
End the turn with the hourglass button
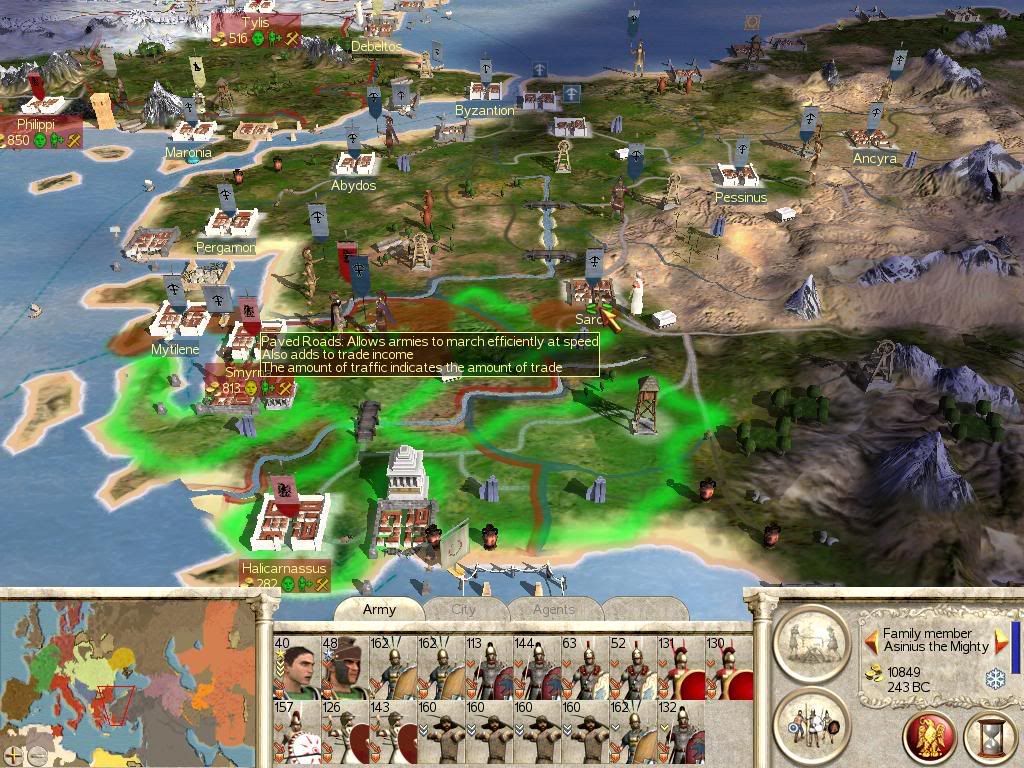tap(990, 738)
